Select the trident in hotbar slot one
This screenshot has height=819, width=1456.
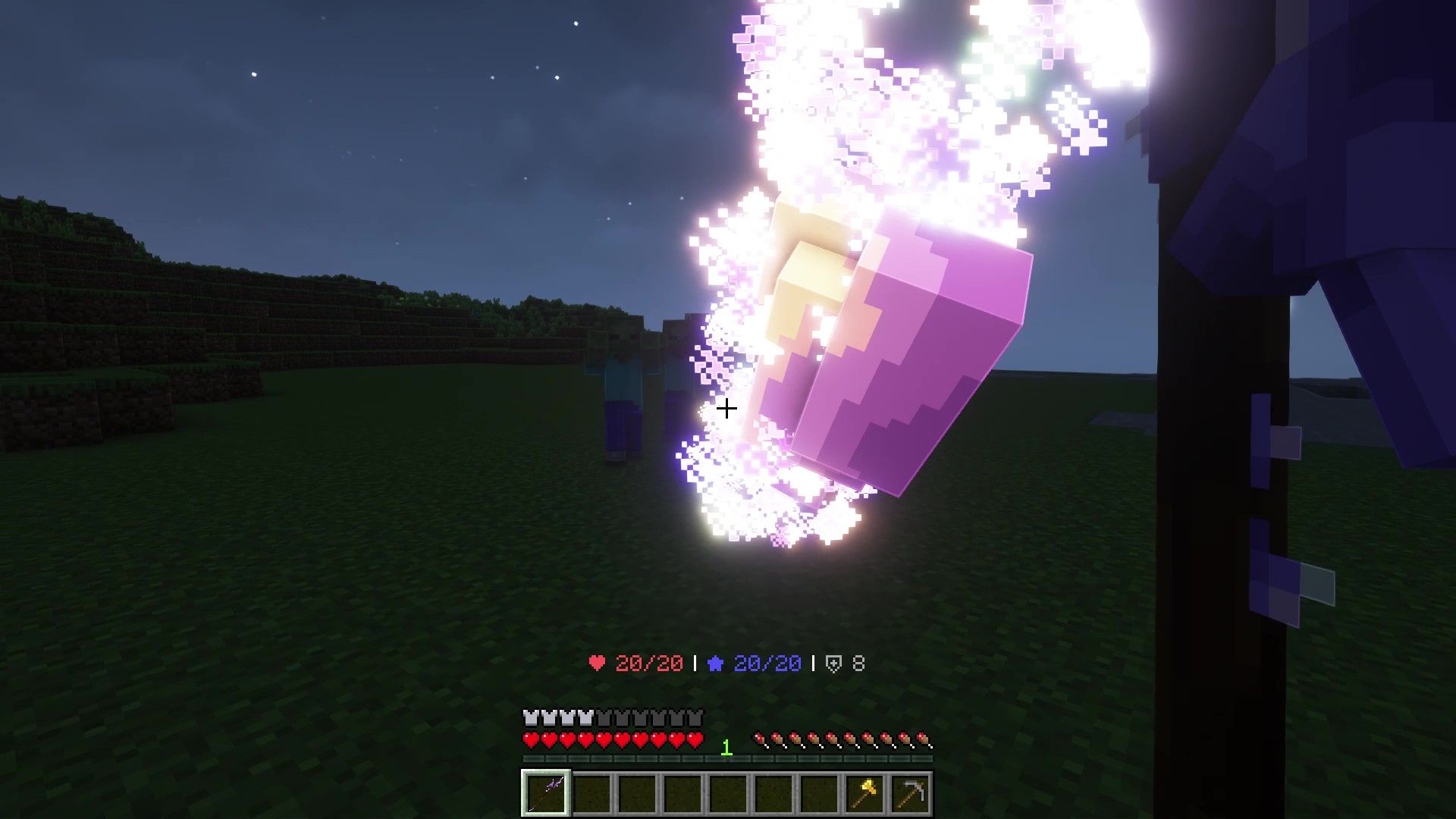point(545,792)
